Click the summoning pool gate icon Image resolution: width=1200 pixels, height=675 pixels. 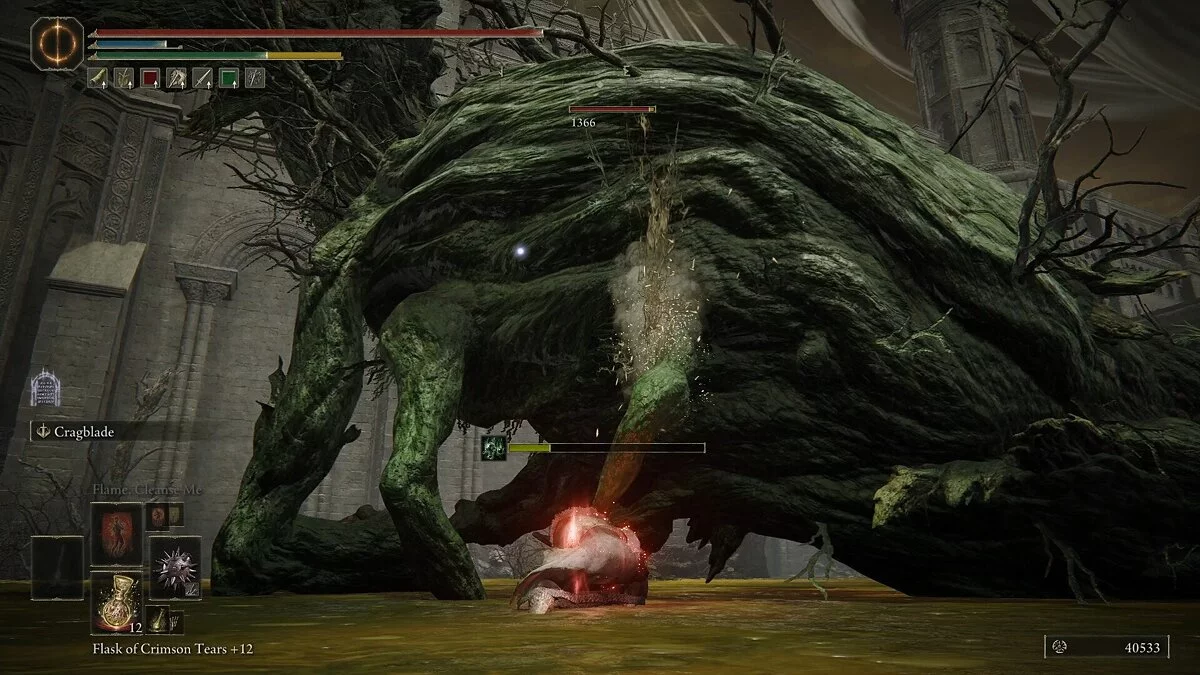pos(45,389)
